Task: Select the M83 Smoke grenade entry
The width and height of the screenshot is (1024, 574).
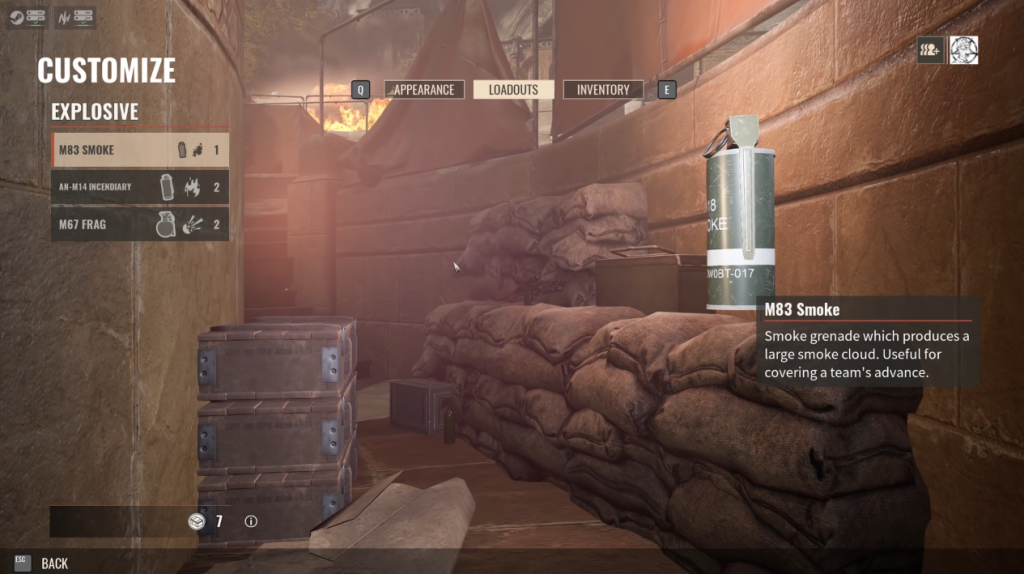Action: point(140,150)
